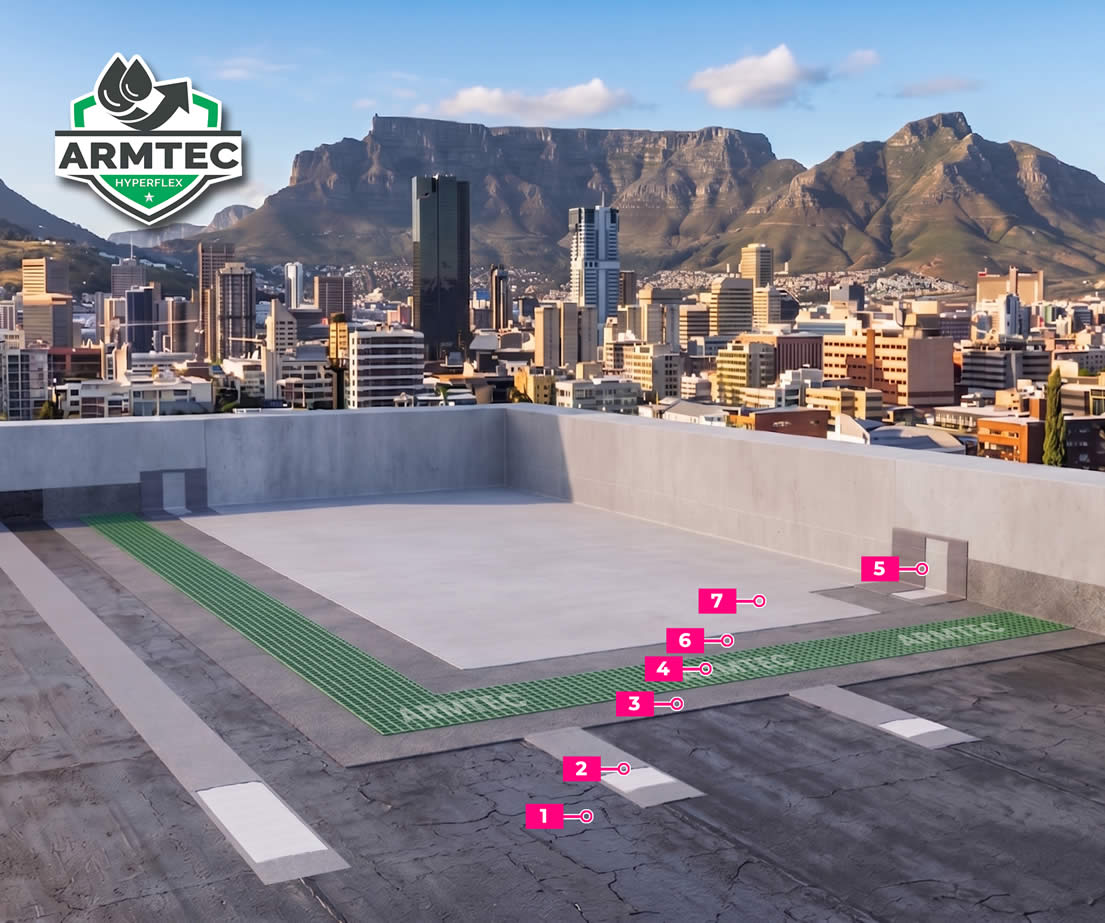The width and height of the screenshot is (1105, 923).
Task: Select the pink number 2 hotspot
Action: [x=582, y=769]
